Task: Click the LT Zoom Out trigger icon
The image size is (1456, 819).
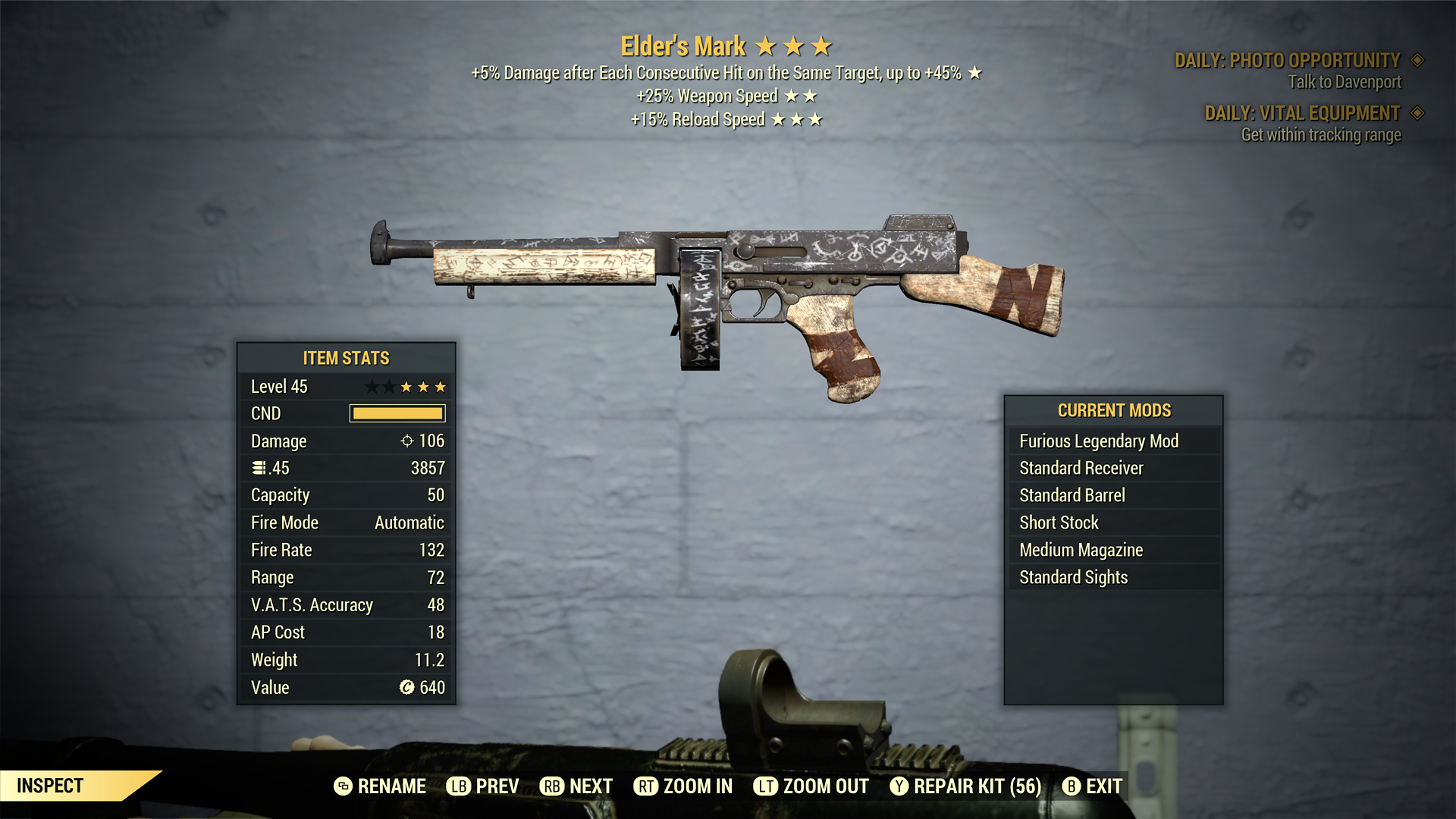Action: [x=765, y=786]
